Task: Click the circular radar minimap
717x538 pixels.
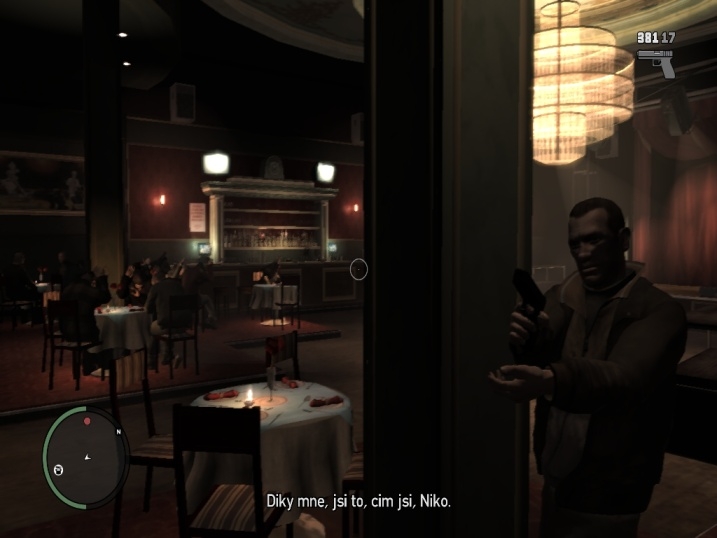Action: [86, 458]
